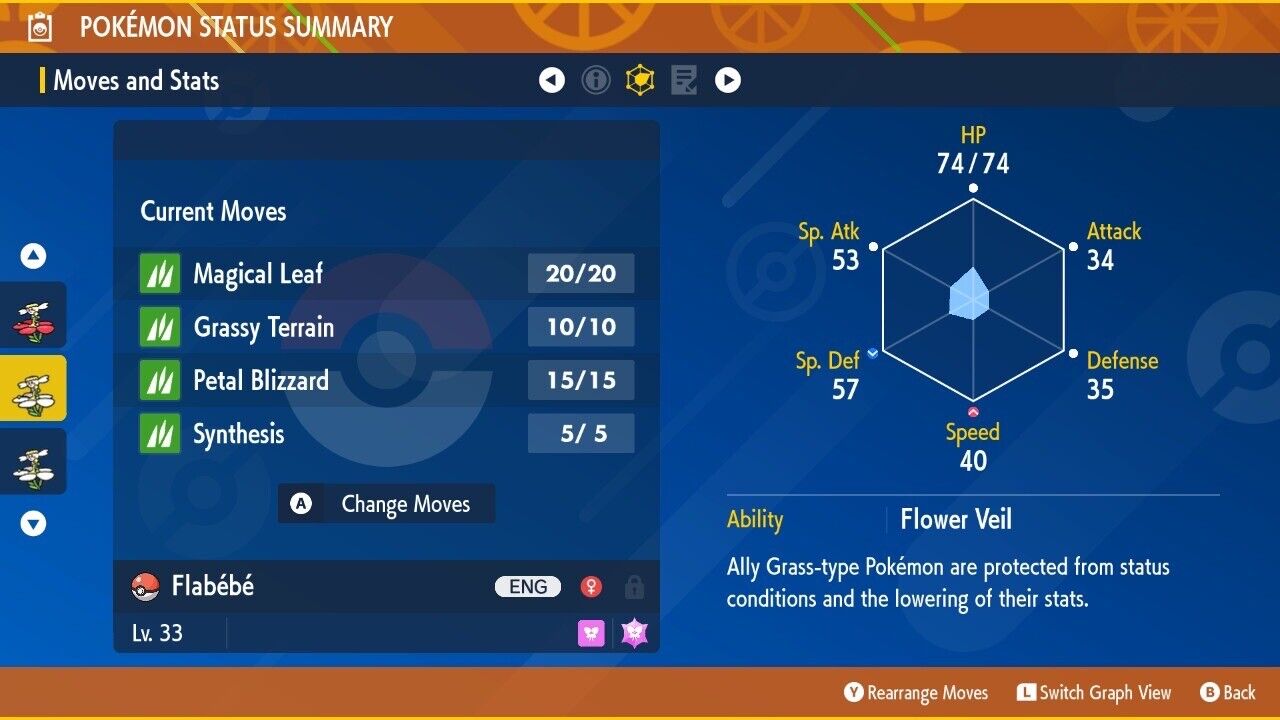Image resolution: width=1280 pixels, height=720 pixels.
Task: Open the trainer memo notes tab
Action: (684, 80)
